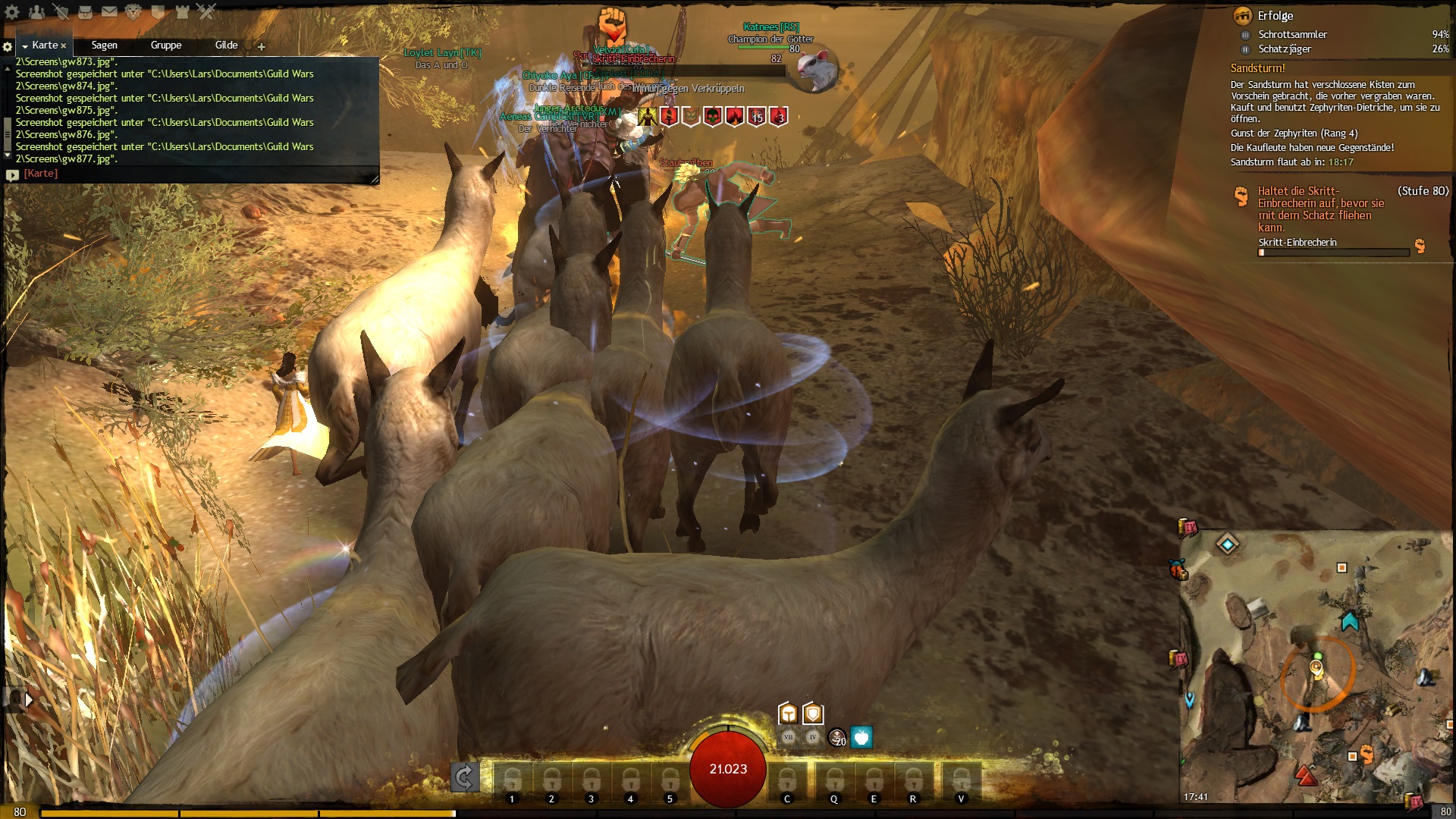1456x819 pixels.
Task: Open the guild shield icon
Action: 158,11
